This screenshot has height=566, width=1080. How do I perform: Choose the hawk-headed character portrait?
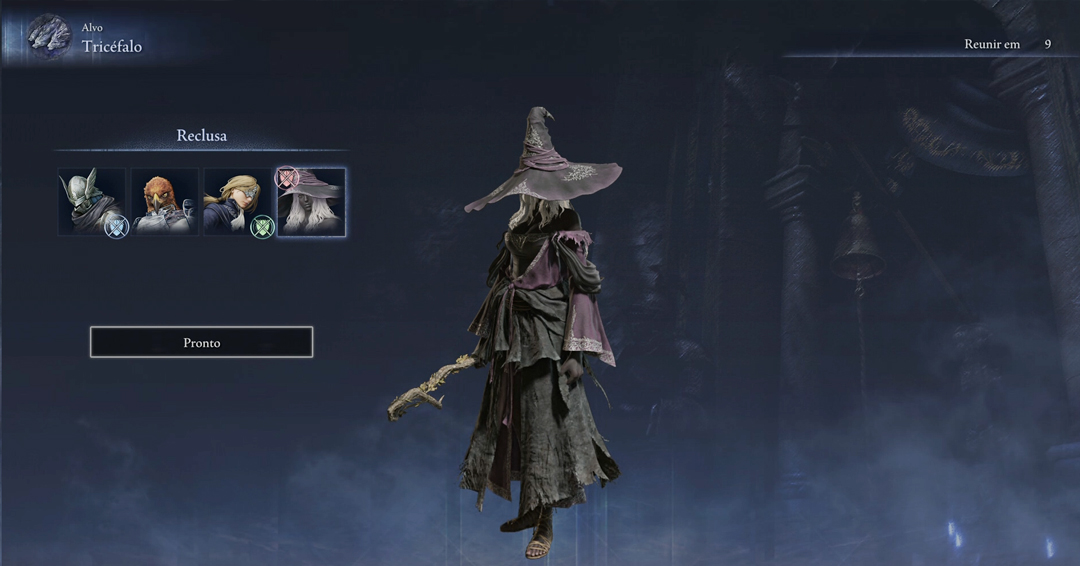click(165, 202)
